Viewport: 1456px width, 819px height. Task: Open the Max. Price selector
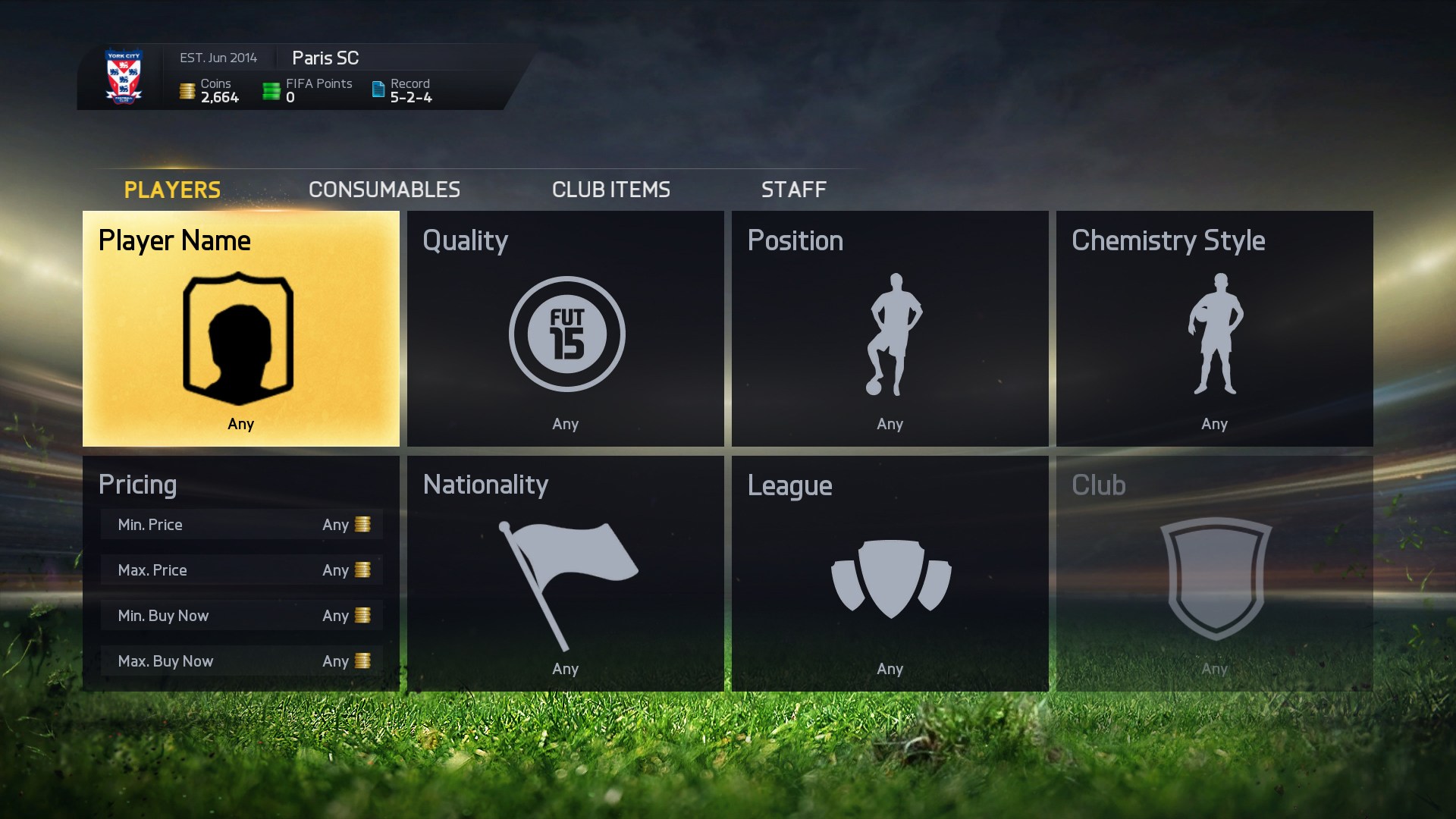point(241,570)
